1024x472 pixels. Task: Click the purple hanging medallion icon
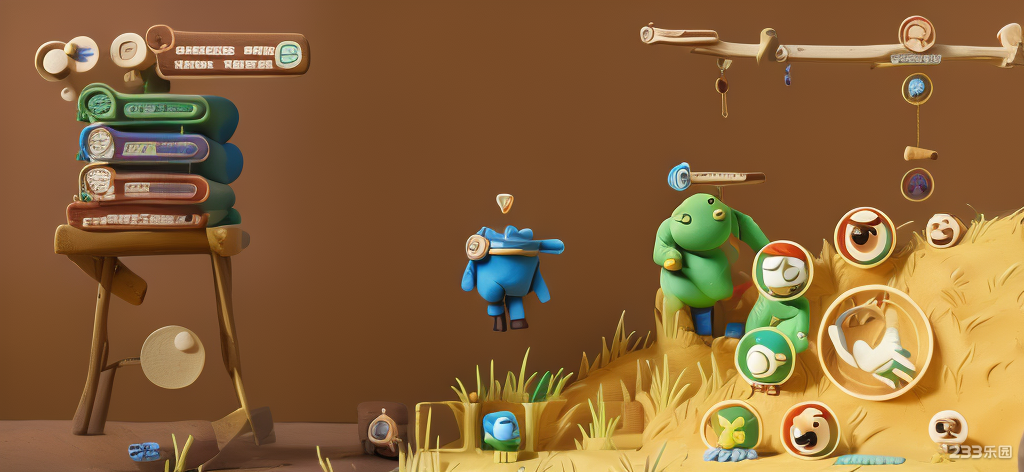click(x=917, y=184)
